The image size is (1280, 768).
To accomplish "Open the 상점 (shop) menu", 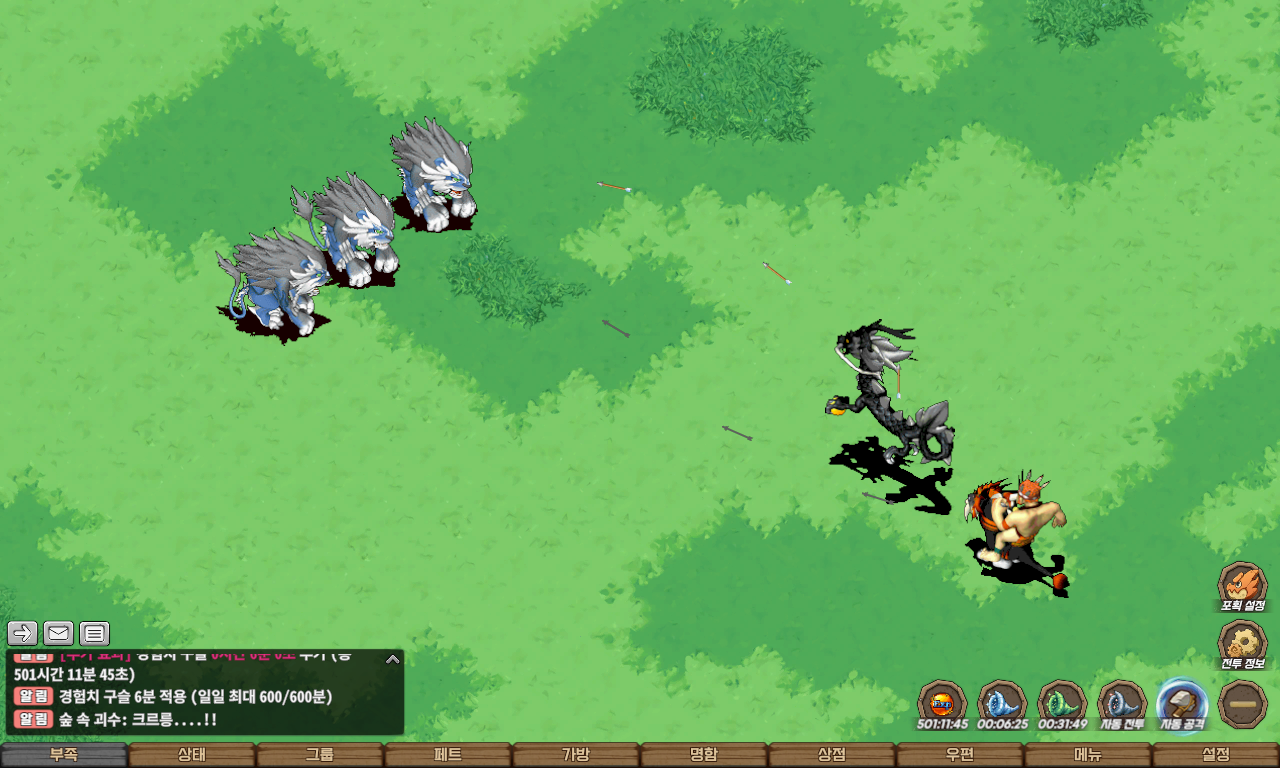I will point(832,755).
